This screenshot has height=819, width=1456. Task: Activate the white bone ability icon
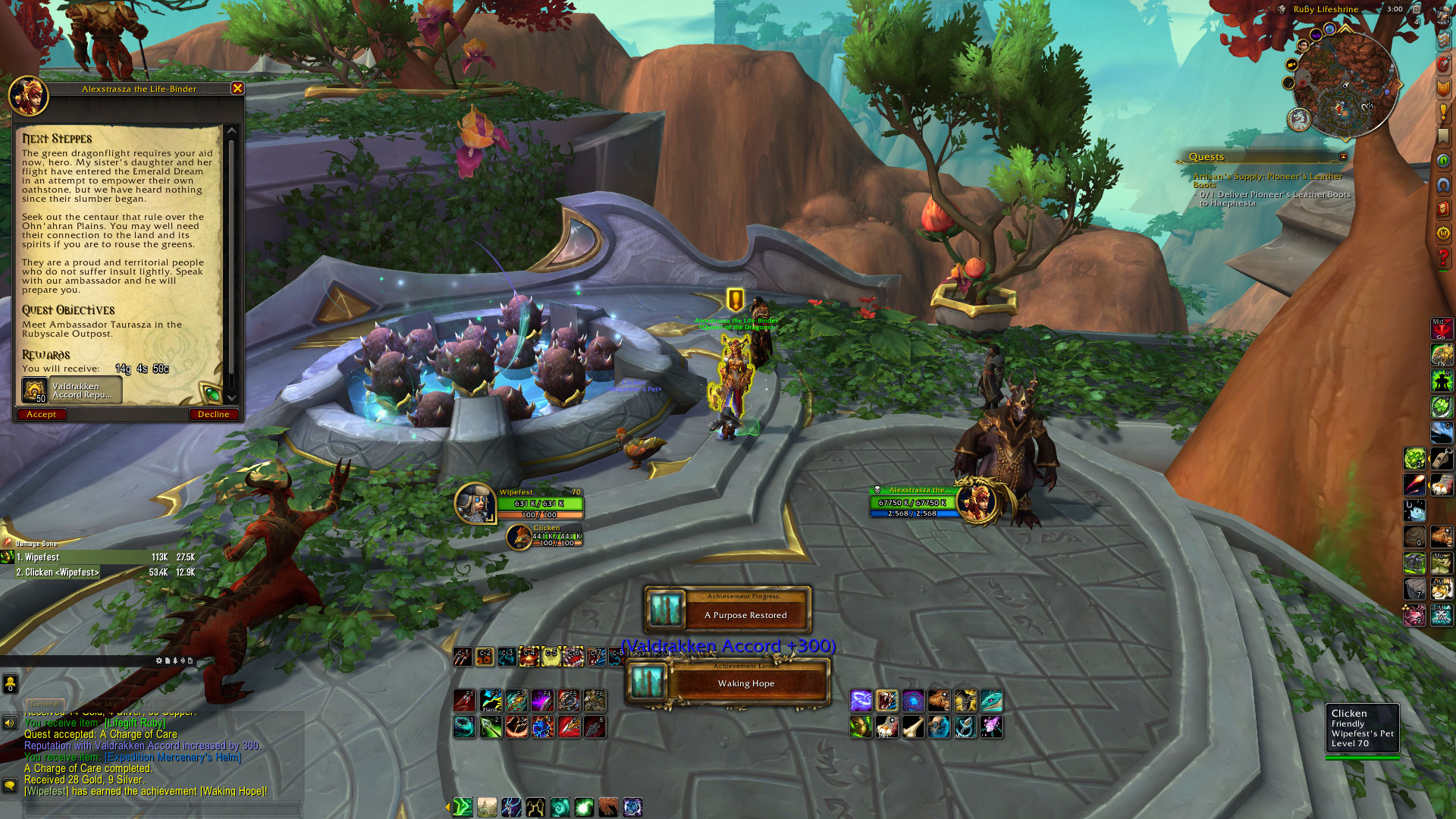(x=912, y=727)
